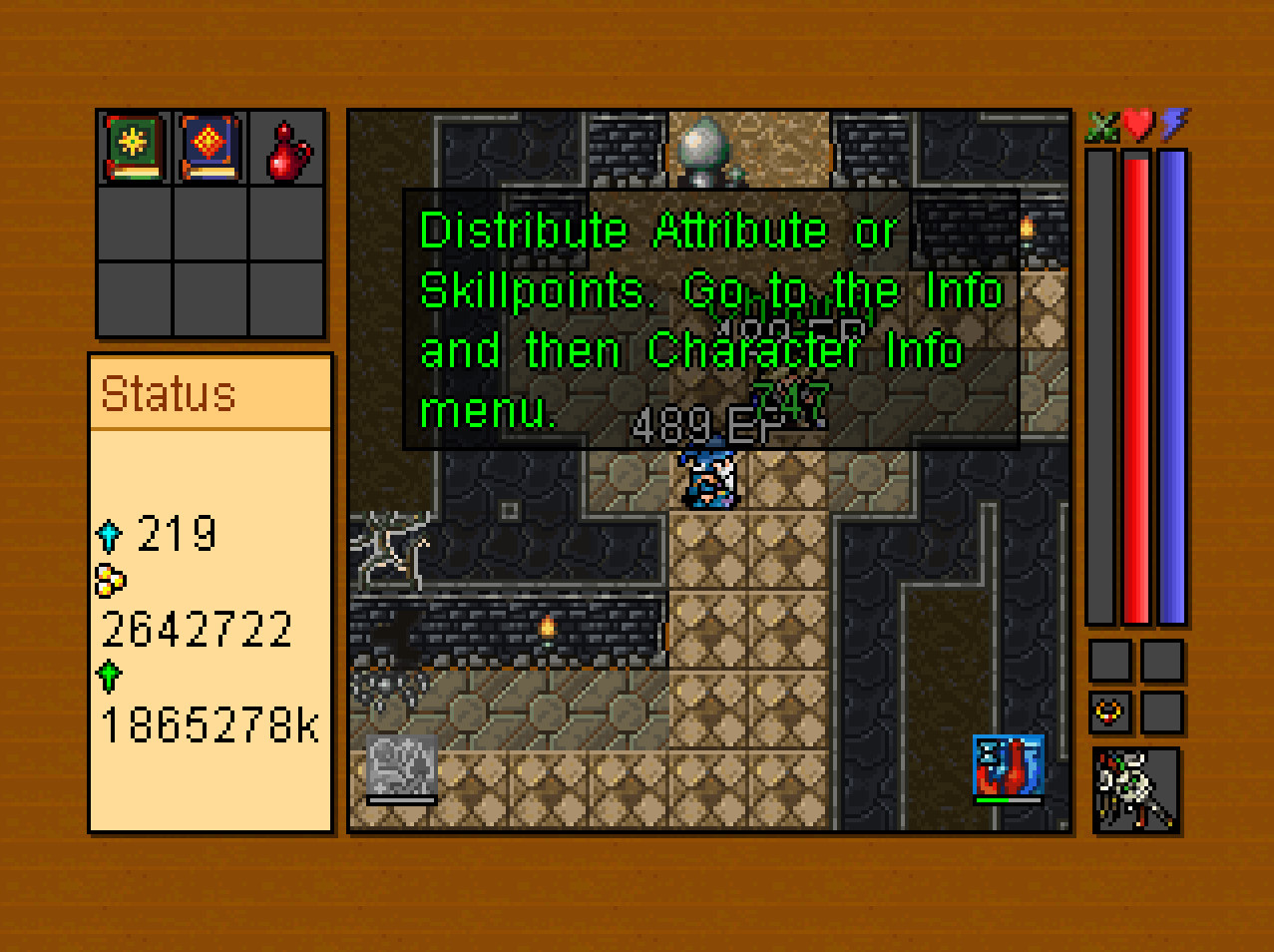
Task: Select the blue spellbook with orange emblem
Action: 210,148
